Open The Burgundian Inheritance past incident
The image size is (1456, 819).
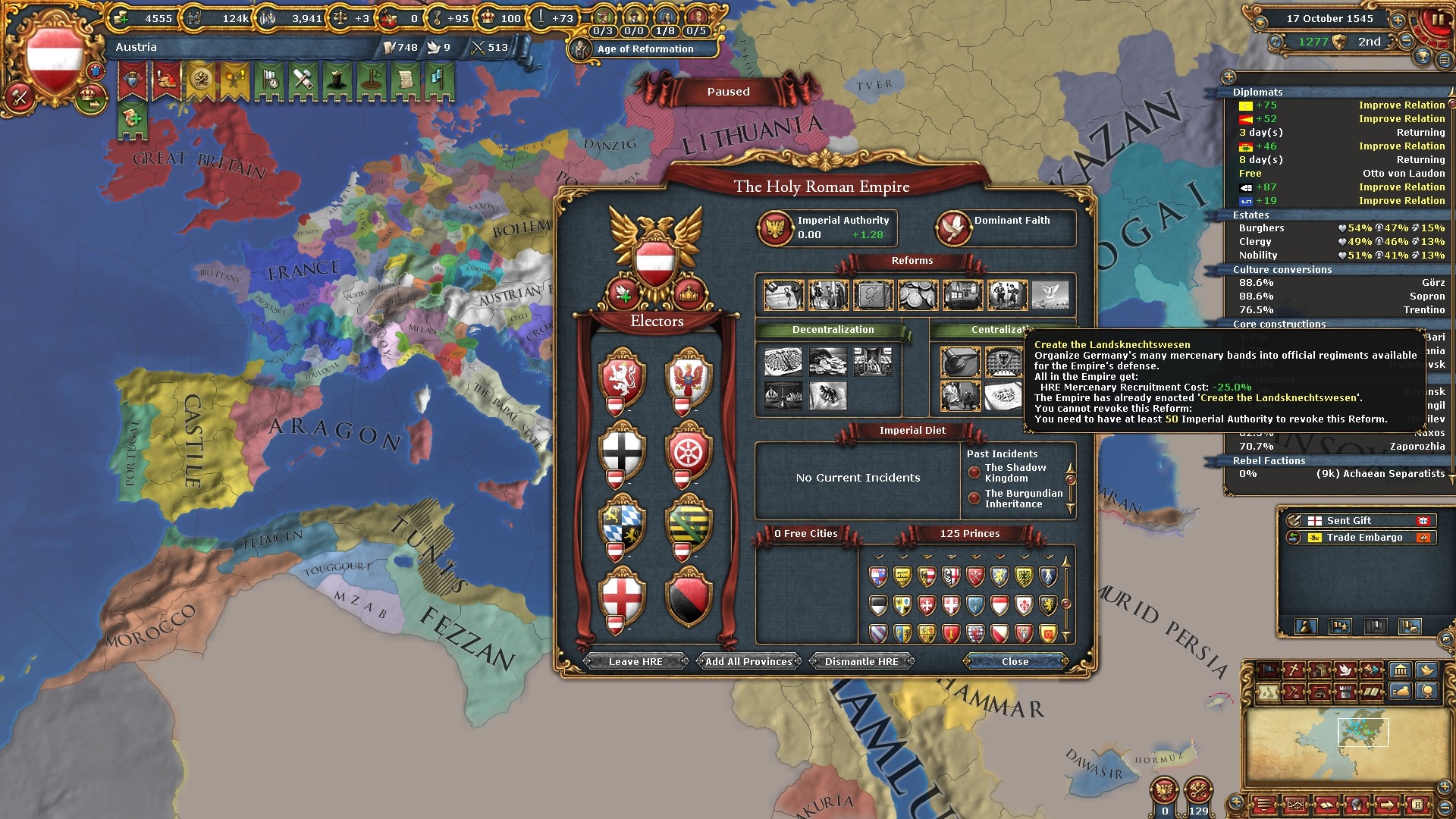1023,499
